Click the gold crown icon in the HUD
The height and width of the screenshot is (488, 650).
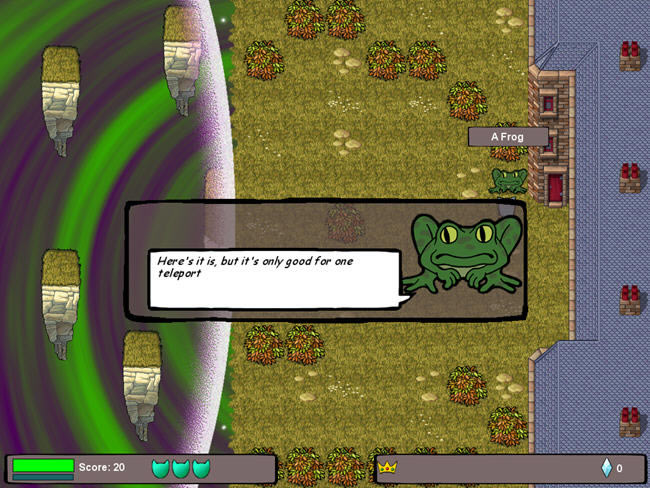click(x=387, y=467)
